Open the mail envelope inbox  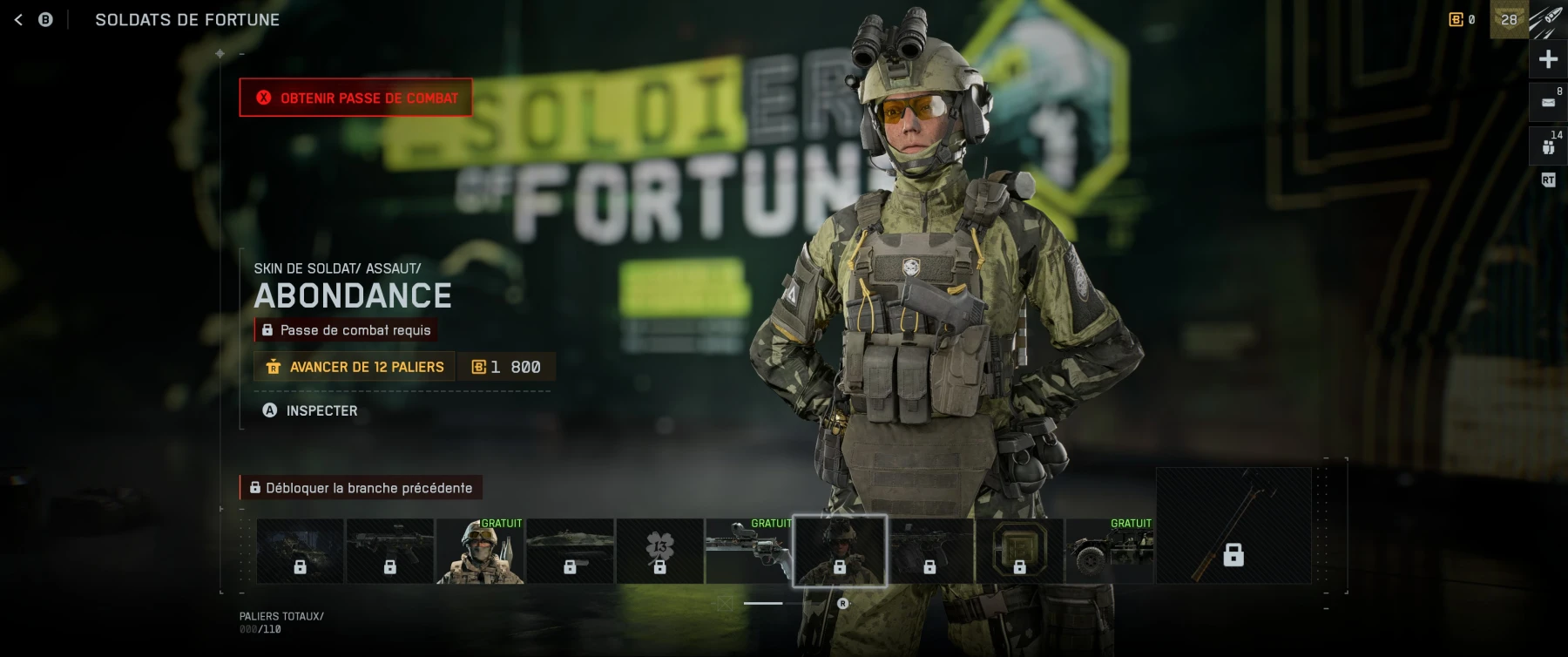1548,103
